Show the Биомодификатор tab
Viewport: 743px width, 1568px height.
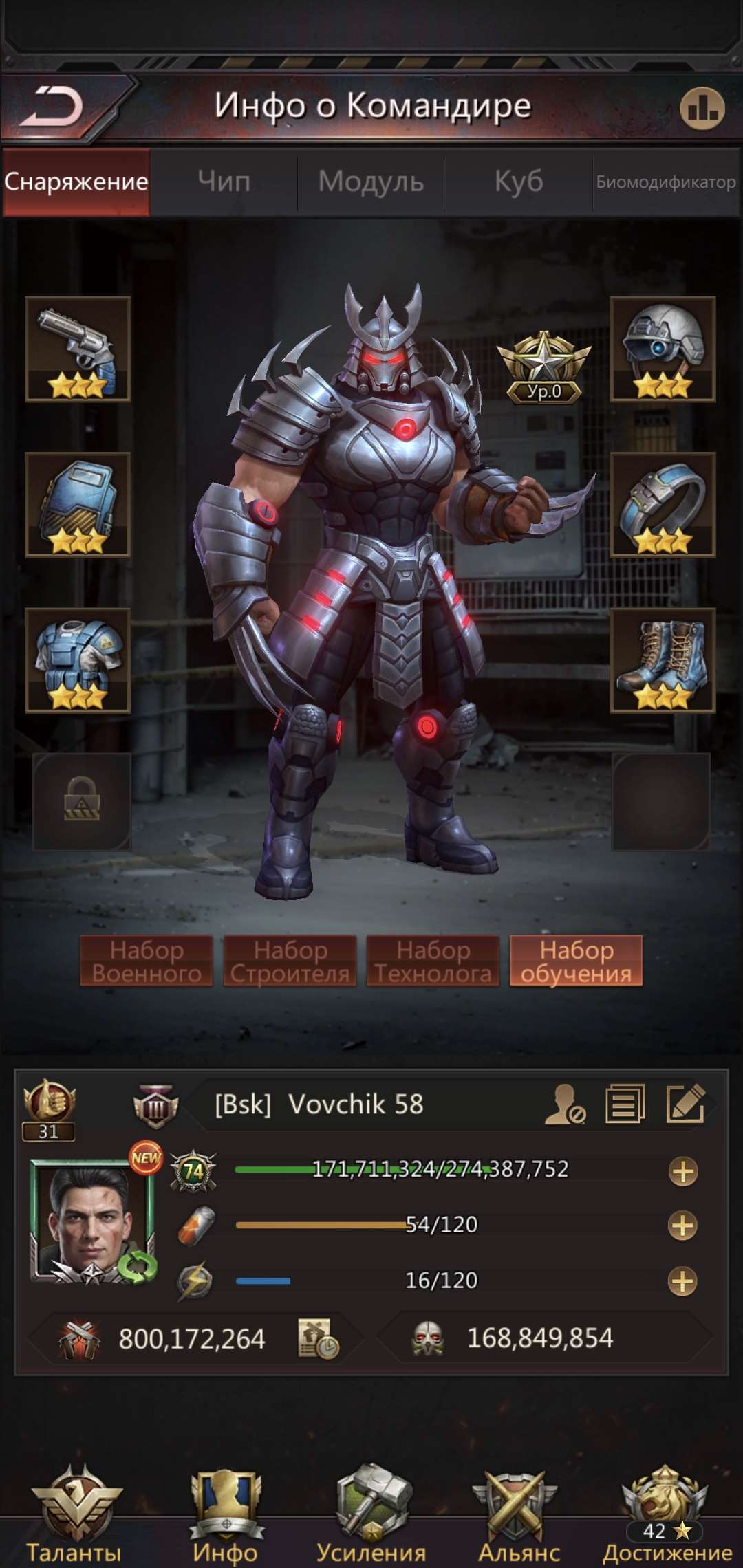666,182
